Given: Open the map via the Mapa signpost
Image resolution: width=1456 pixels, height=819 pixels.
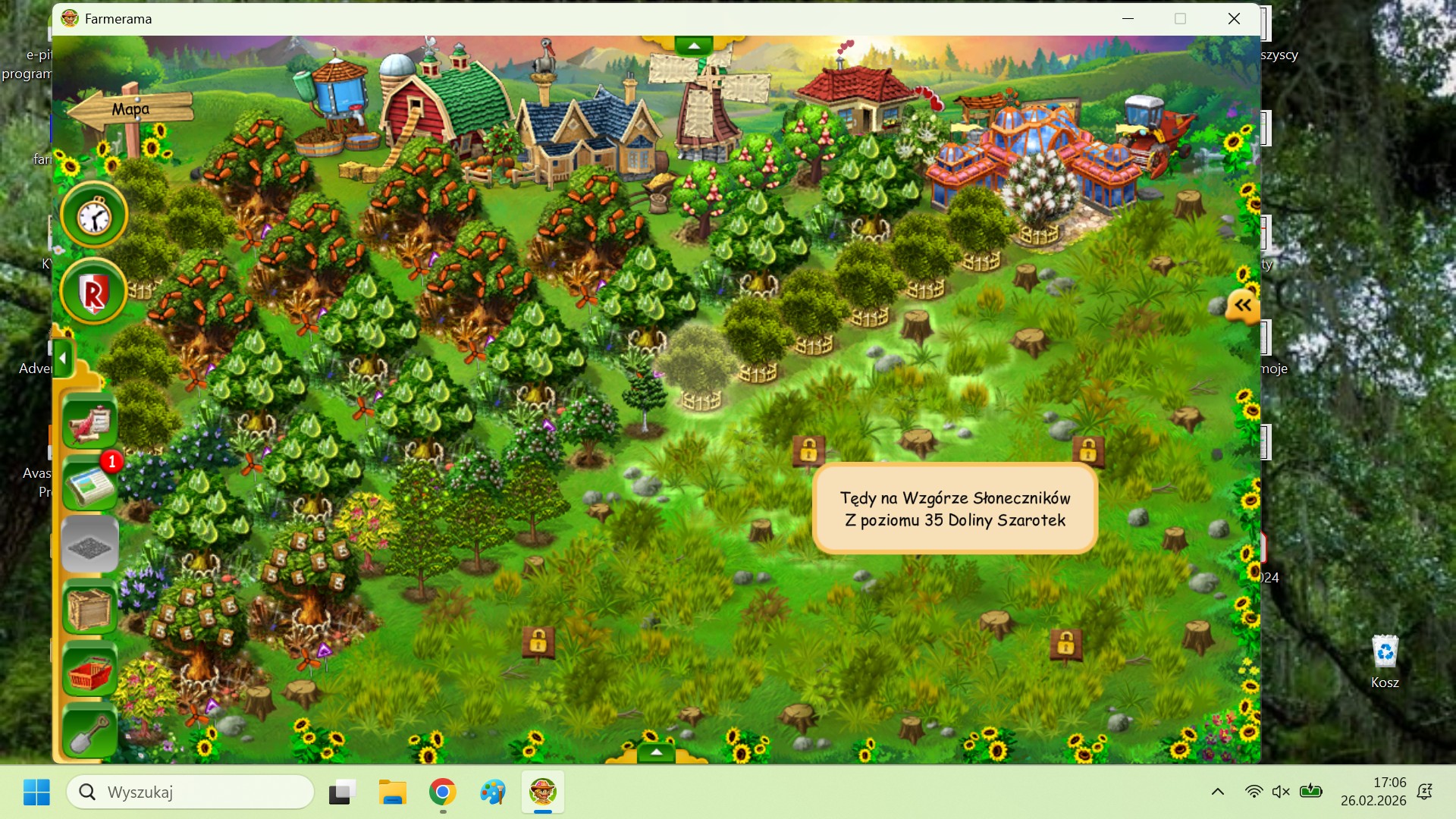Looking at the screenshot, I should [x=130, y=109].
